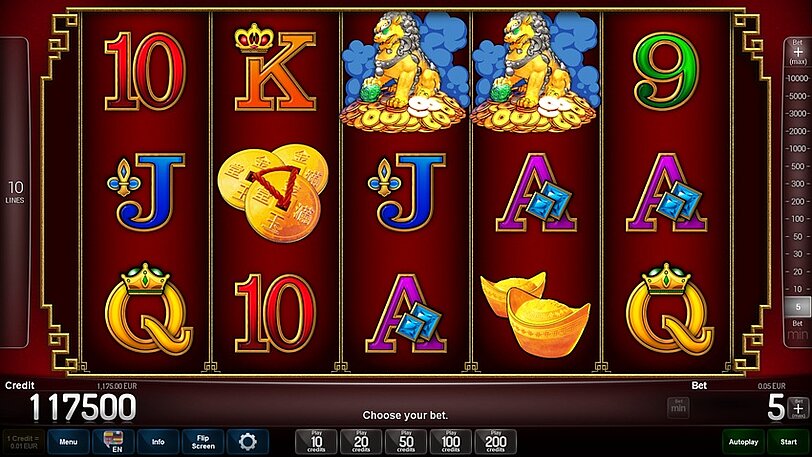The image size is (812, 457).
Task: Start the spin
Action: click(789, 441)
